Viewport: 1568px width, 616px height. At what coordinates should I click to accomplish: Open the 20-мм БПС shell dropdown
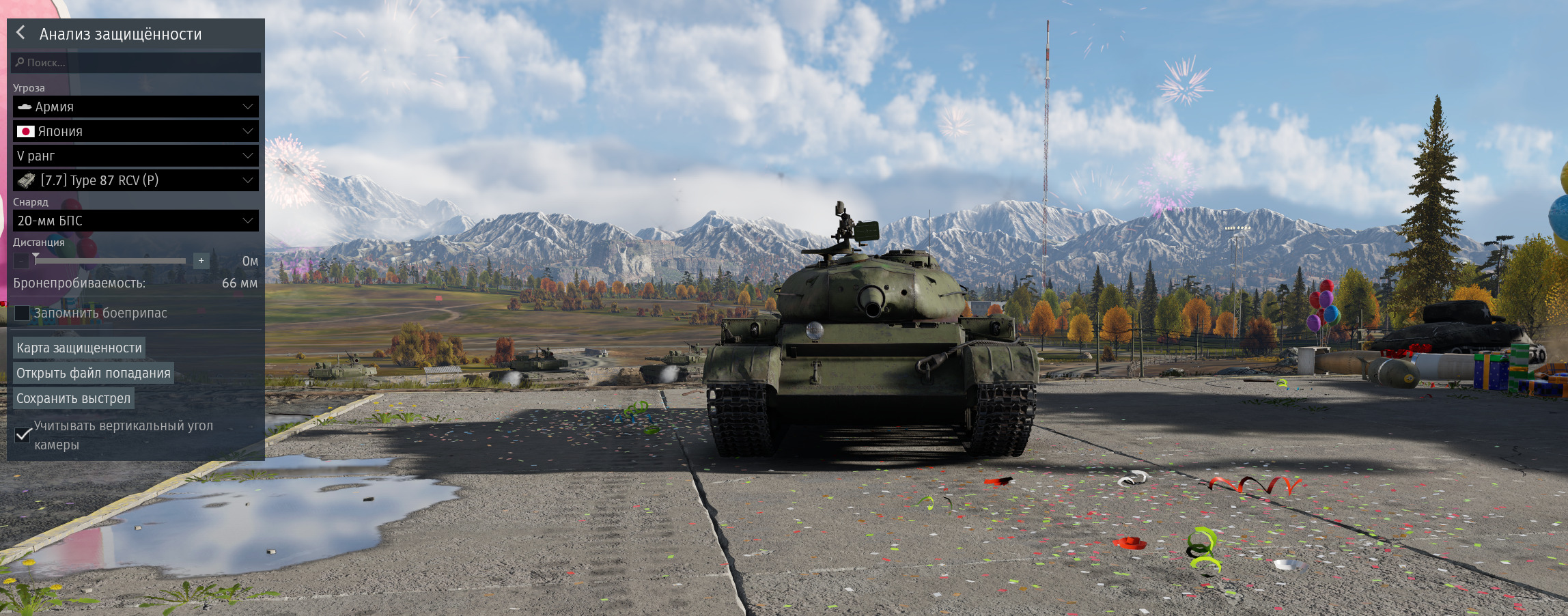[136, 221]
